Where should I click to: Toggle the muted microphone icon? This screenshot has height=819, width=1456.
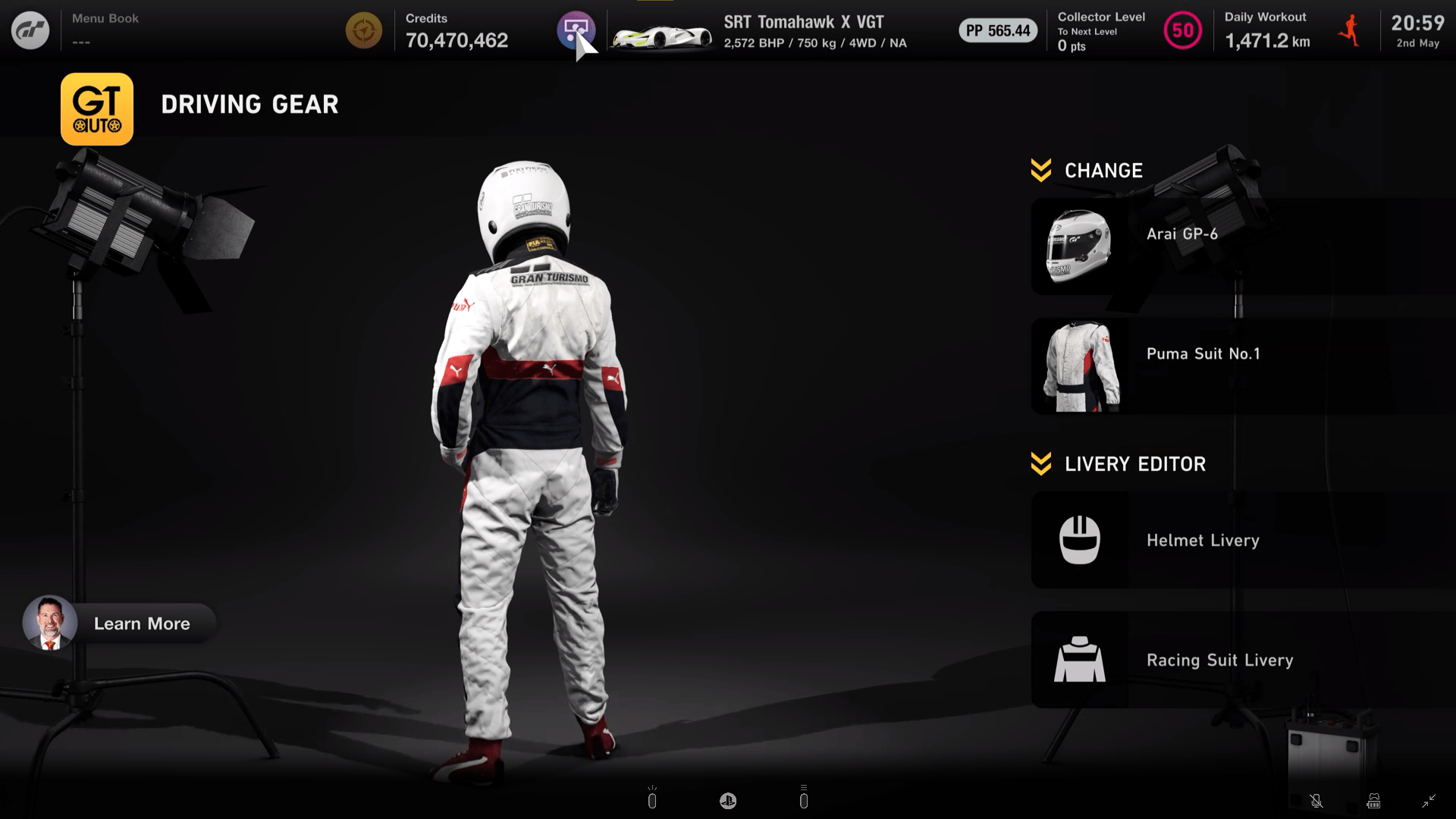(1316, 801)
